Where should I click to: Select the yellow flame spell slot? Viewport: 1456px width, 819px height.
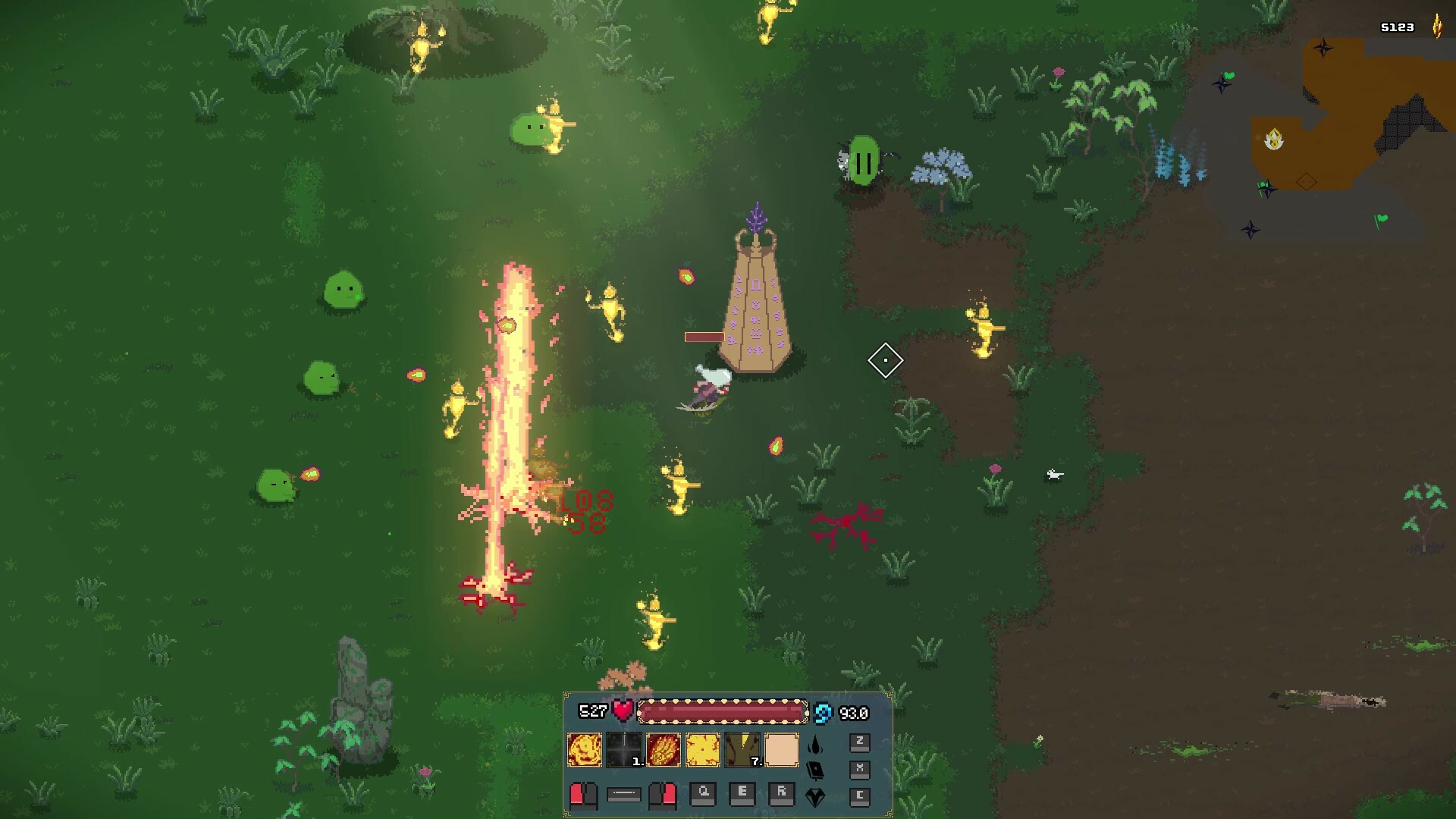pos(702,750)
